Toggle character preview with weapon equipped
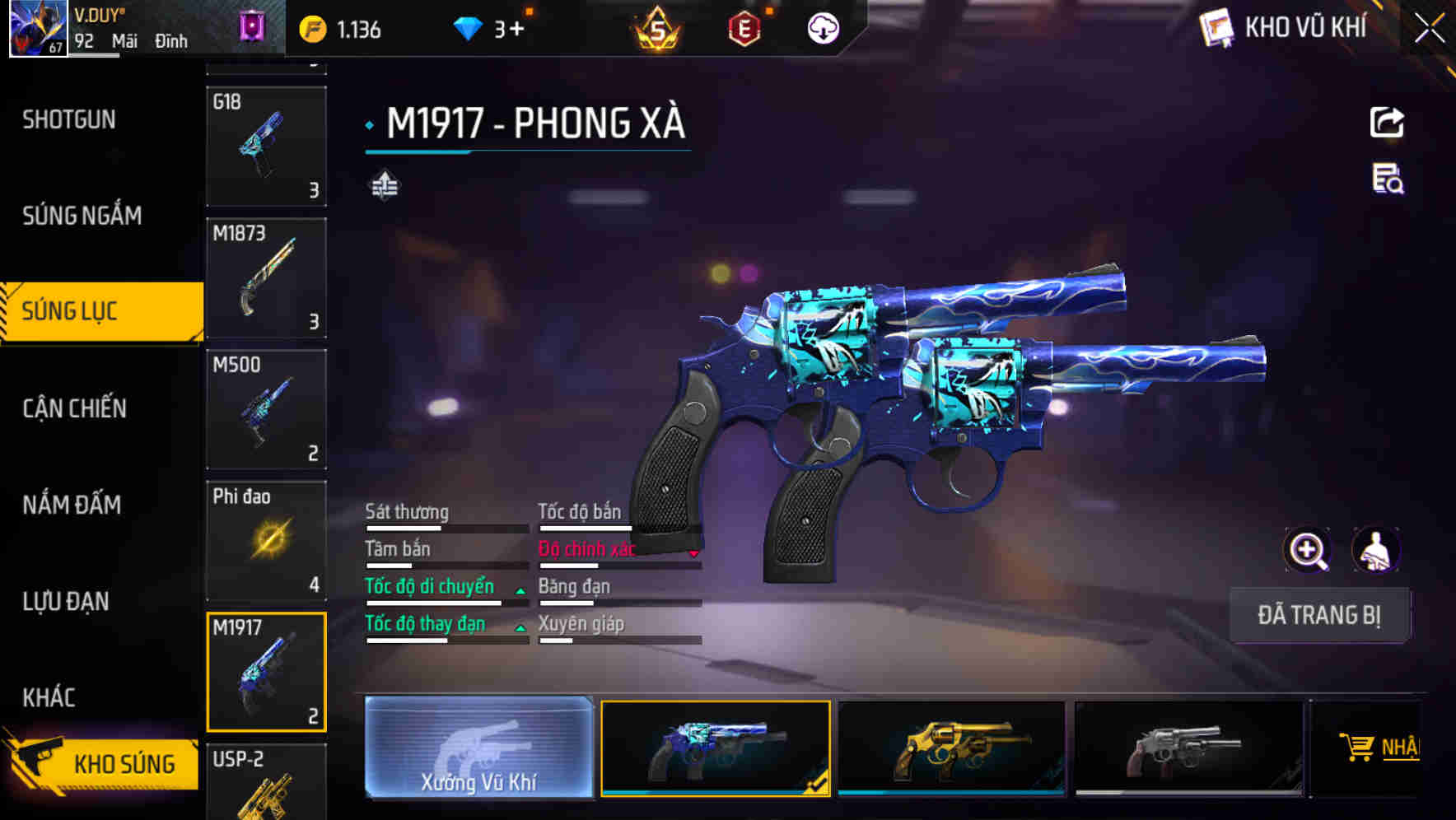 point(1375,550)
